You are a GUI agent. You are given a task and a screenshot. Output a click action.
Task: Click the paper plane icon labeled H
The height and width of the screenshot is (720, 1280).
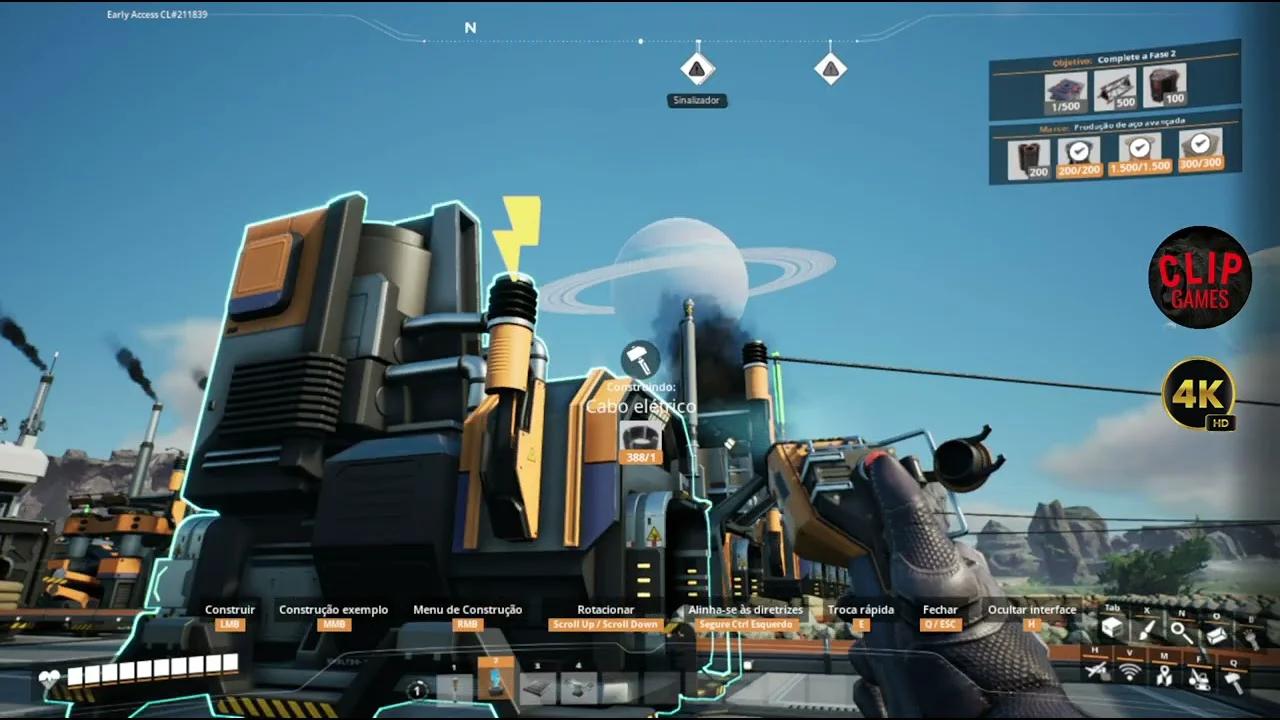1095,670
